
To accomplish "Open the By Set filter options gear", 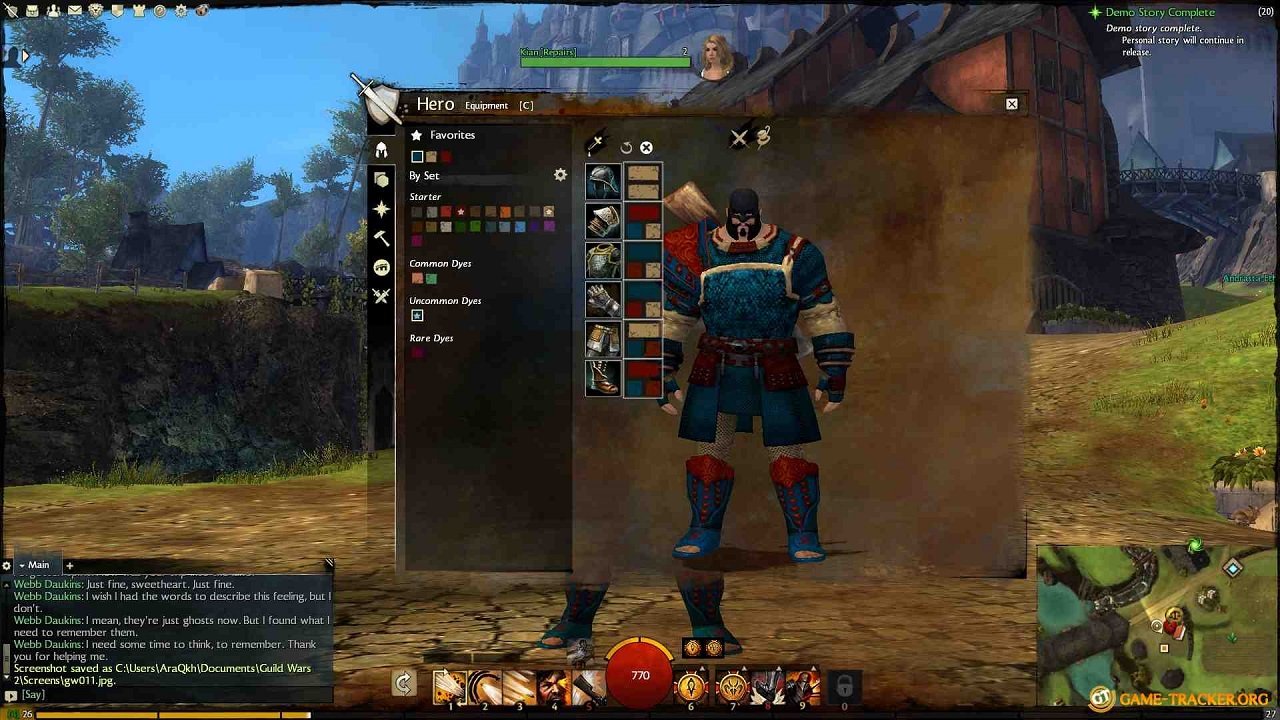I will pyautogui.click(x=560, y=174).
